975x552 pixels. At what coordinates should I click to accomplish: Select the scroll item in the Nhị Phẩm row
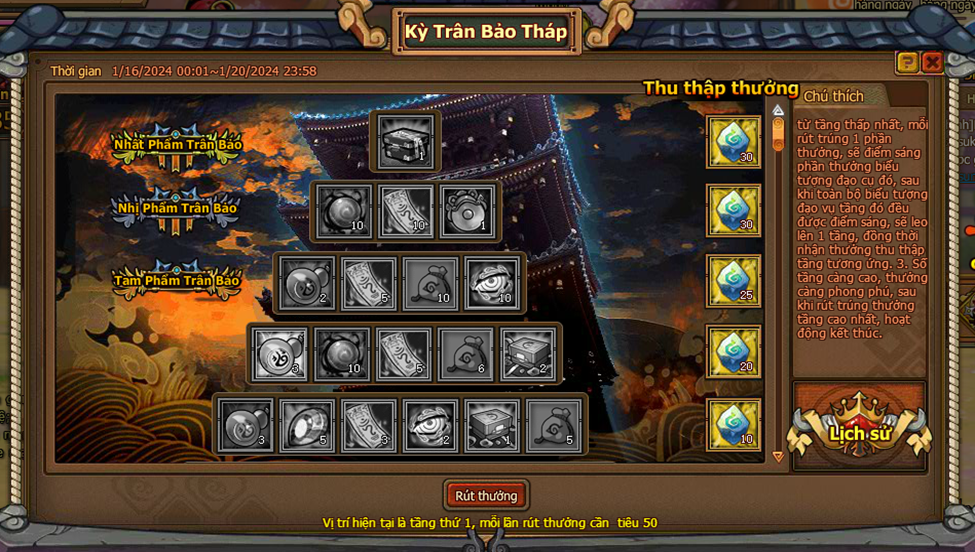[x=406, y=212]
